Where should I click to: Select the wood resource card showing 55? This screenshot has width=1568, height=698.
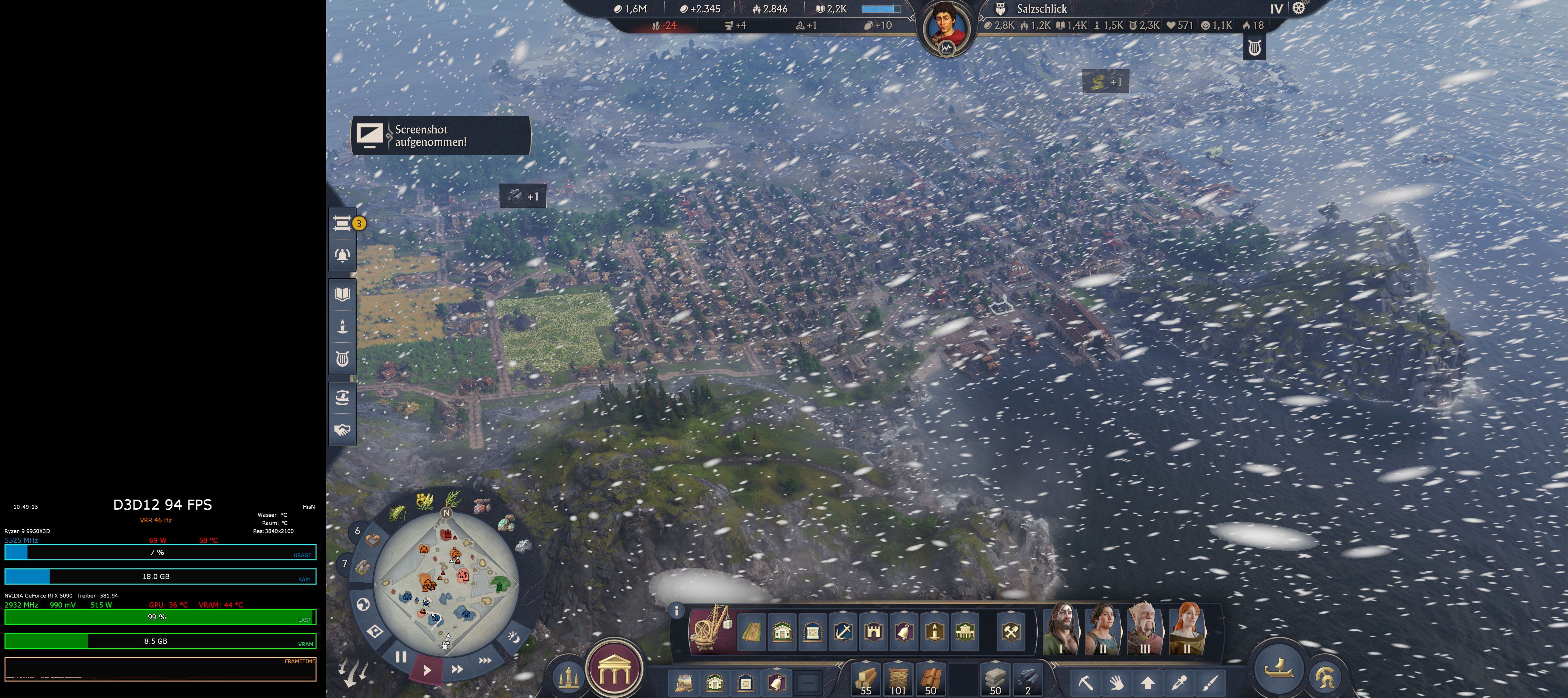point(865,680)
